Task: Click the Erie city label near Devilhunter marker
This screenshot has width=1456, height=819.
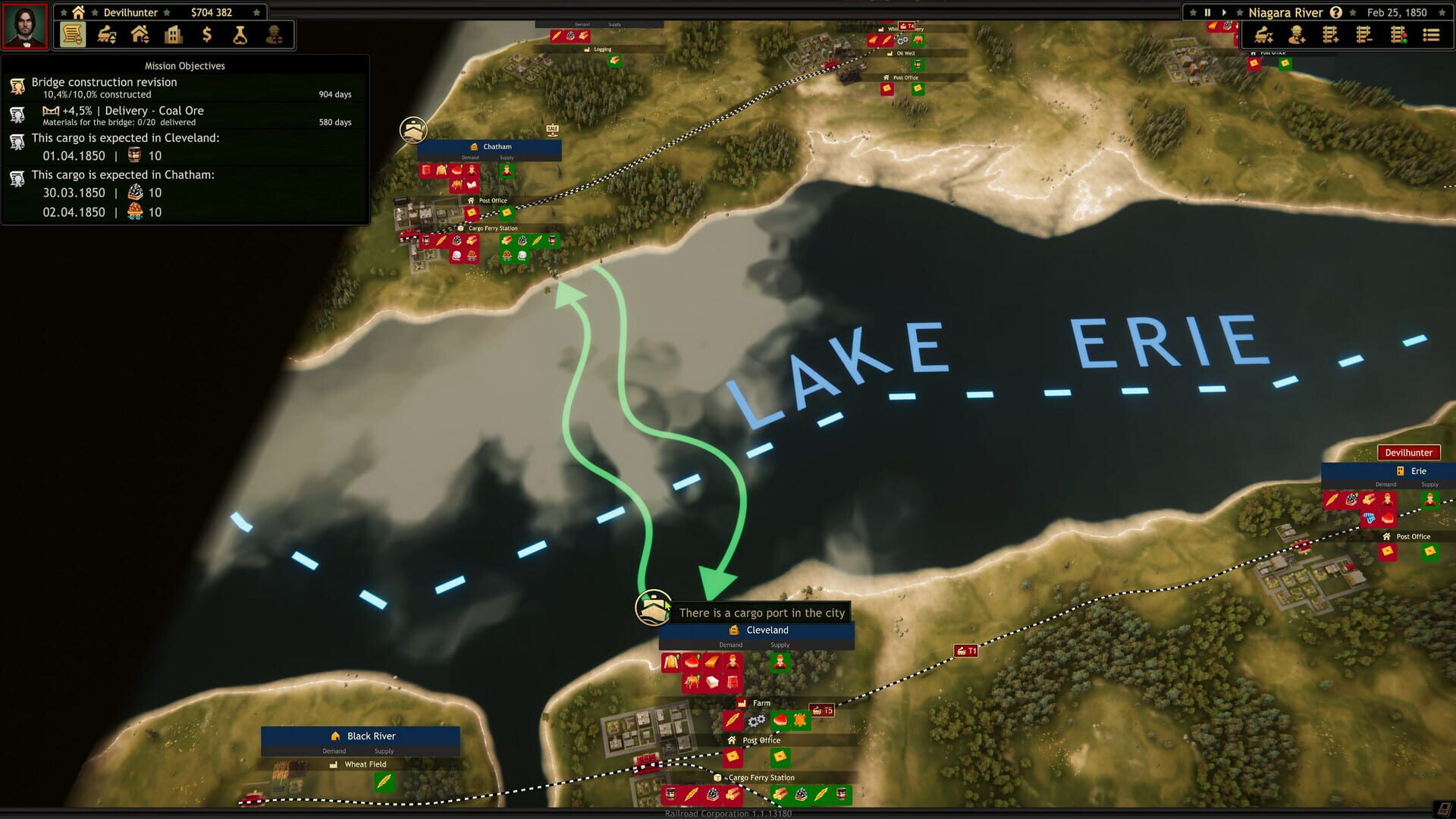Action: 1417,471
